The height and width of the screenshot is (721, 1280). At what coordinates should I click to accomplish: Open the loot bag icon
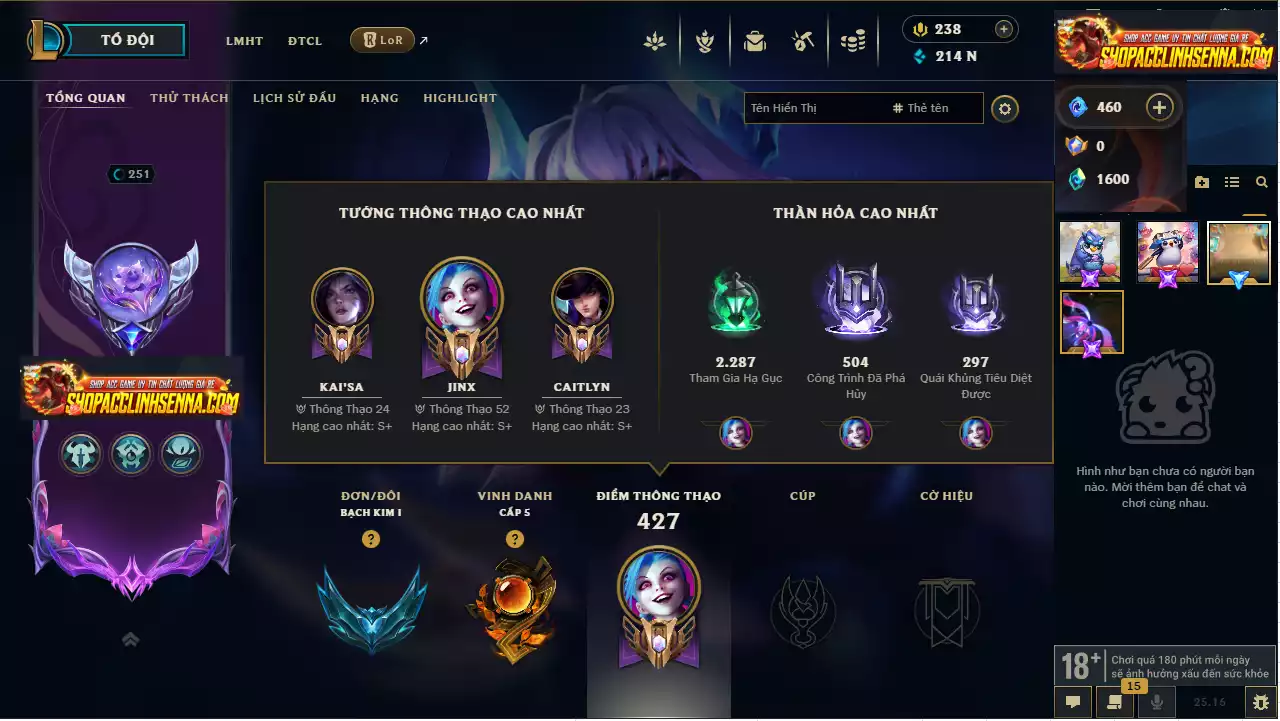click(754, 40)
